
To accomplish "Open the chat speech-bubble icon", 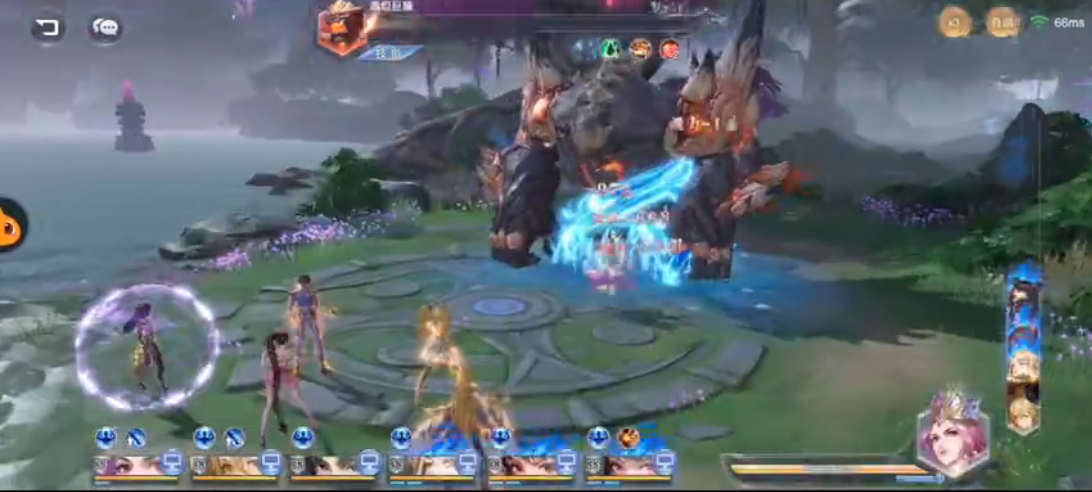I will 105,28.
